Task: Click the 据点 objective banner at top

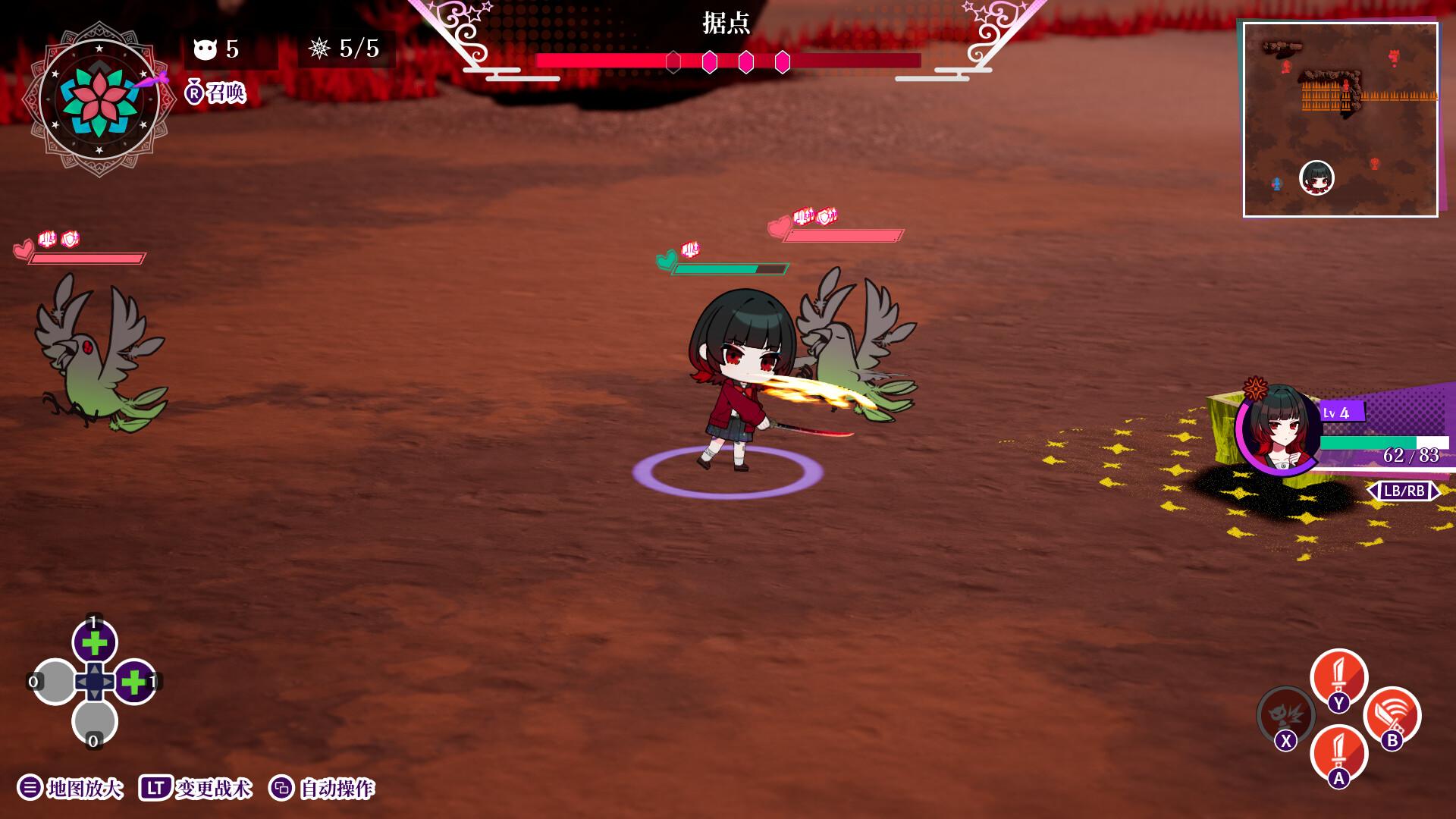Action: [x=726, y=25]
